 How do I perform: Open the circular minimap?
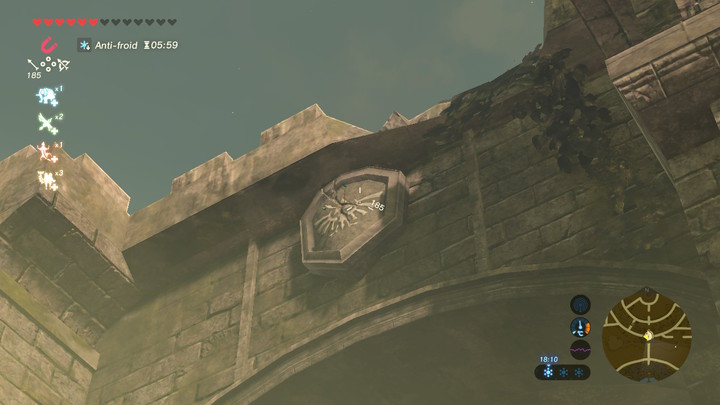(x=647, y=335)
